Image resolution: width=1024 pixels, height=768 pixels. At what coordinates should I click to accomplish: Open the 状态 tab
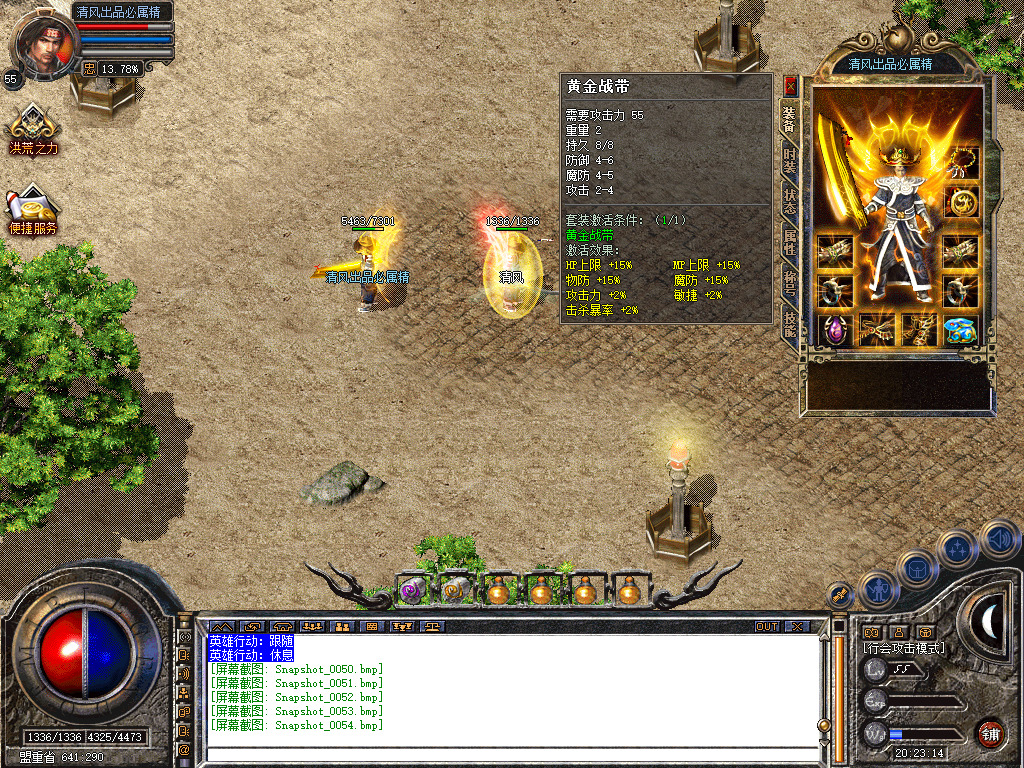[x=790, y=200]
